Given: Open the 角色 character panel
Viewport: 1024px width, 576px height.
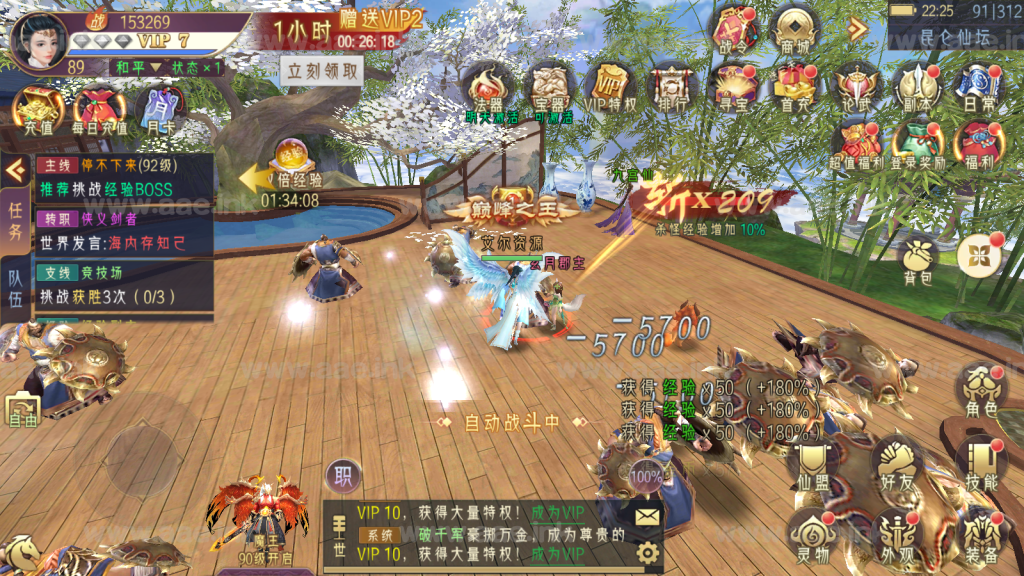Looking at the screenshot, I should coord(980,390).
